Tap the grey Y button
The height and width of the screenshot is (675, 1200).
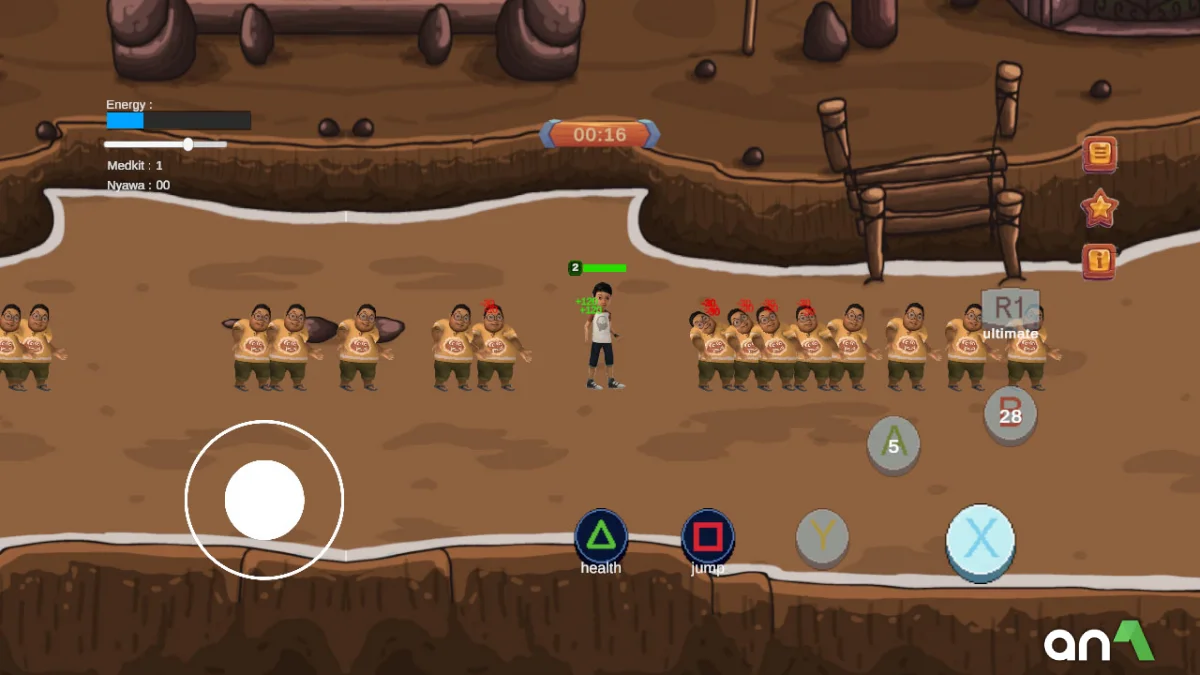pos(822,537)
